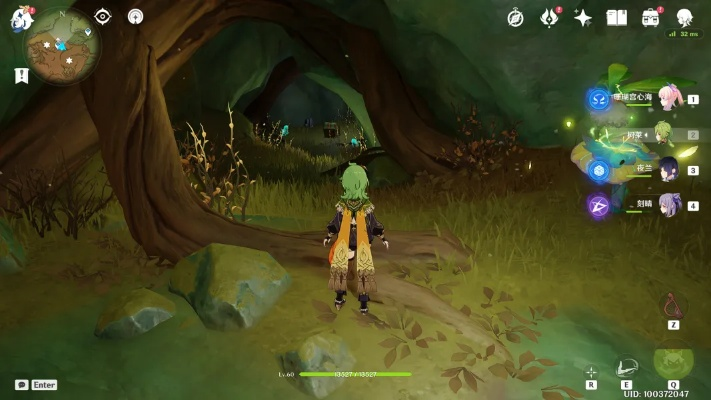Viewport: 711px width, 400px height.
Task: Open the Events flame-leaf icon
Action: [549, 17]
